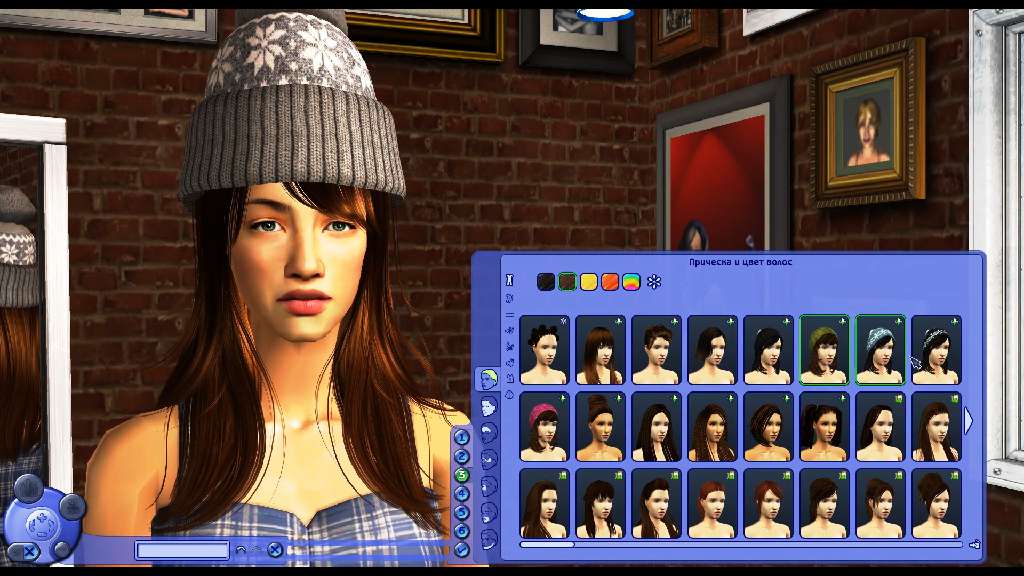Choose the pink beanie hairstyle thumbnail
This screenshot has width=1024, height=576.
coord(544,425)
